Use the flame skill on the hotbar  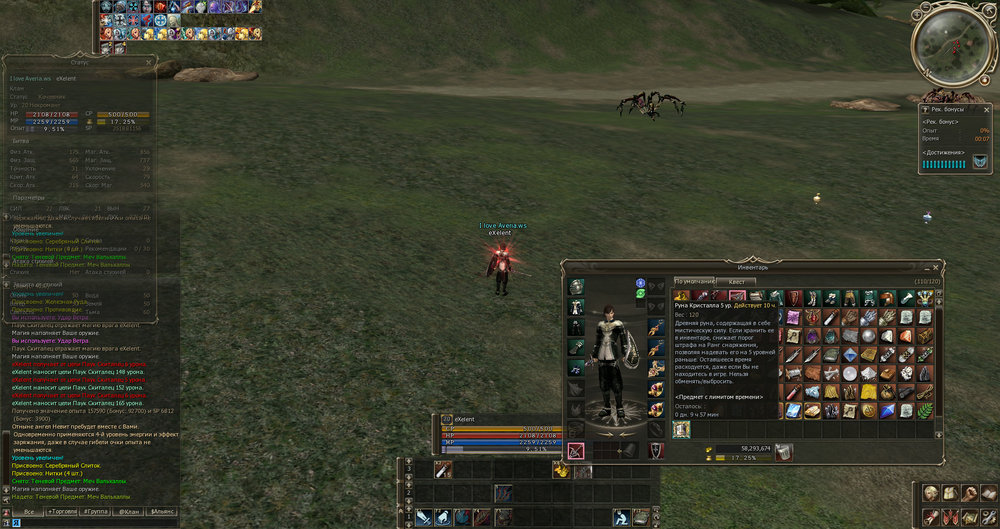(x=561, y=469)
